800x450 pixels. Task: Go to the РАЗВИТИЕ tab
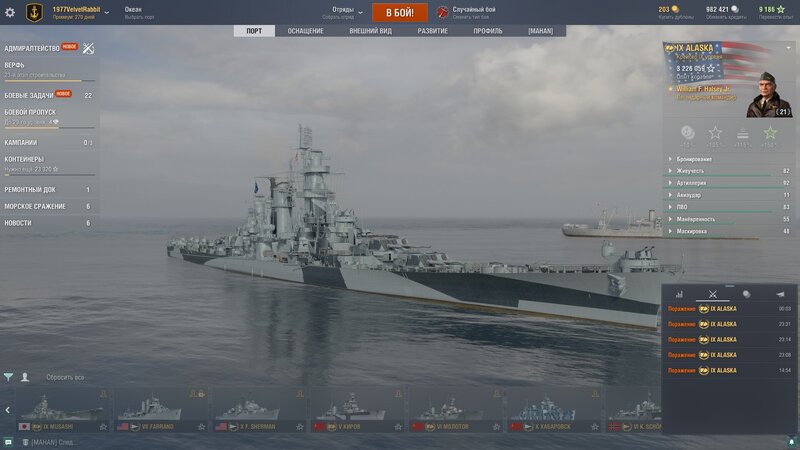[x=432, y=31]
